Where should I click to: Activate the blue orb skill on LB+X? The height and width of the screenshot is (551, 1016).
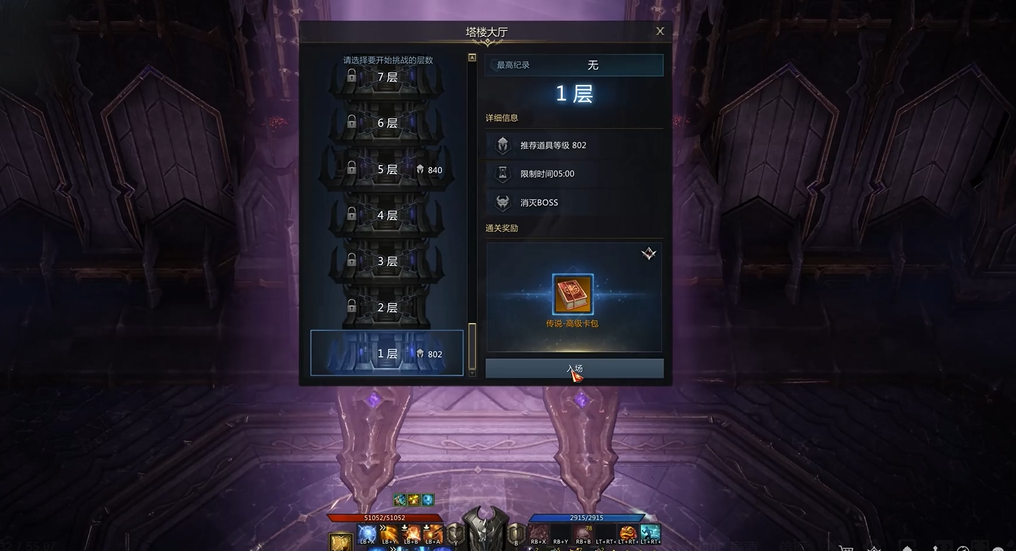pos(367,533)
